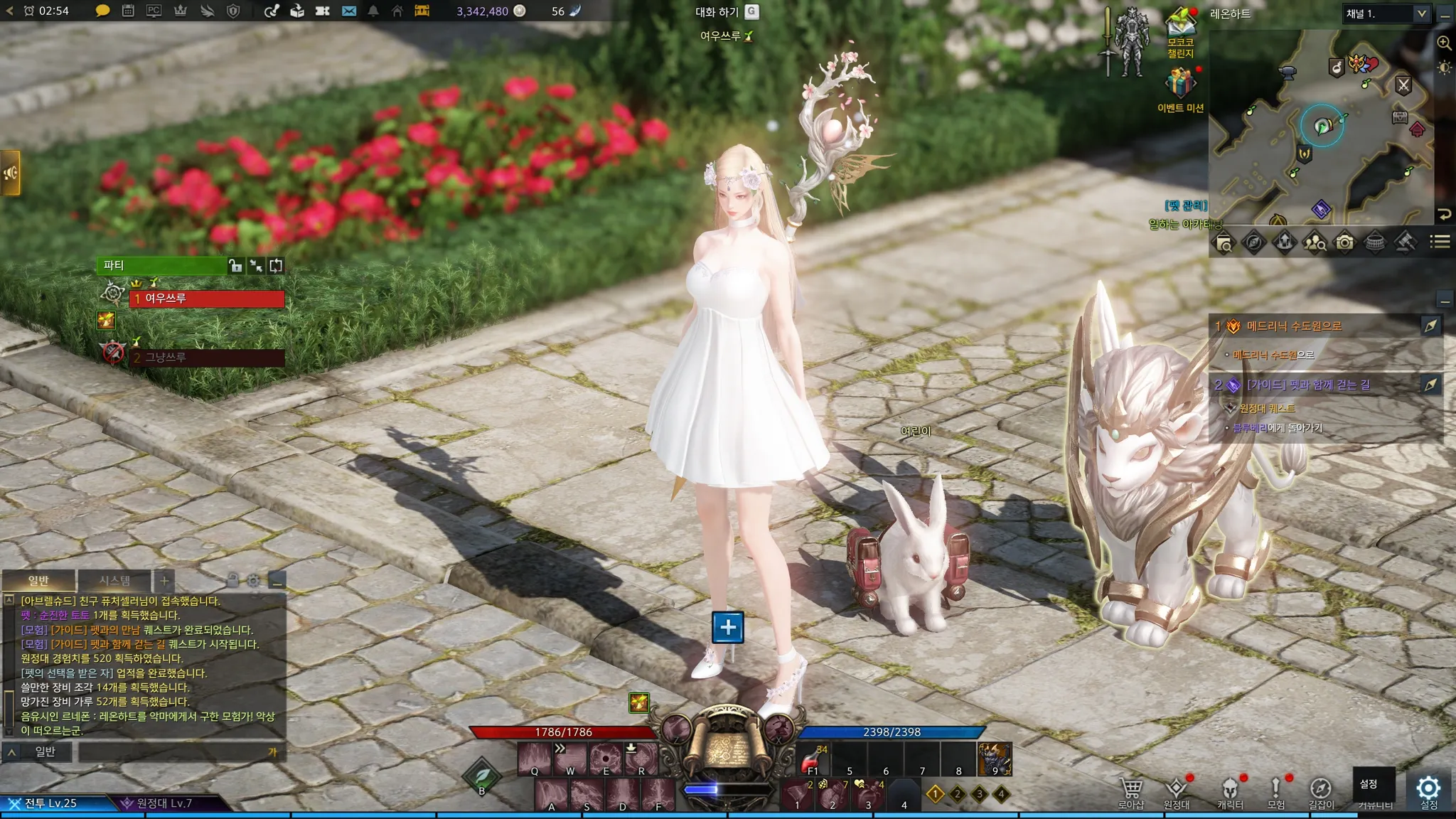The image size is (1456, 819).
Task: Open the Adventure (모험) menu
Action: pos(1275,789)
